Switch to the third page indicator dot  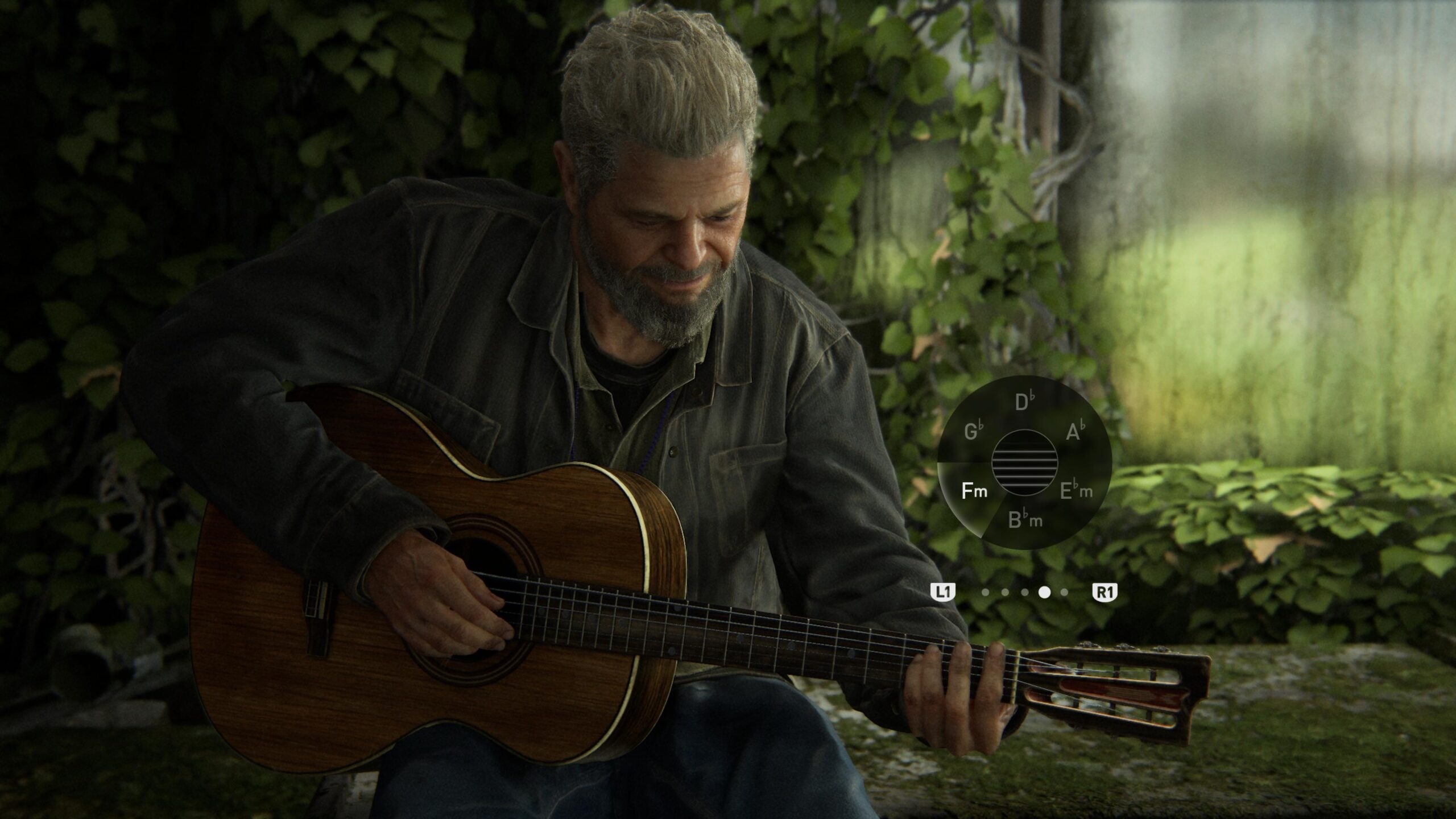coord(1024,593)
